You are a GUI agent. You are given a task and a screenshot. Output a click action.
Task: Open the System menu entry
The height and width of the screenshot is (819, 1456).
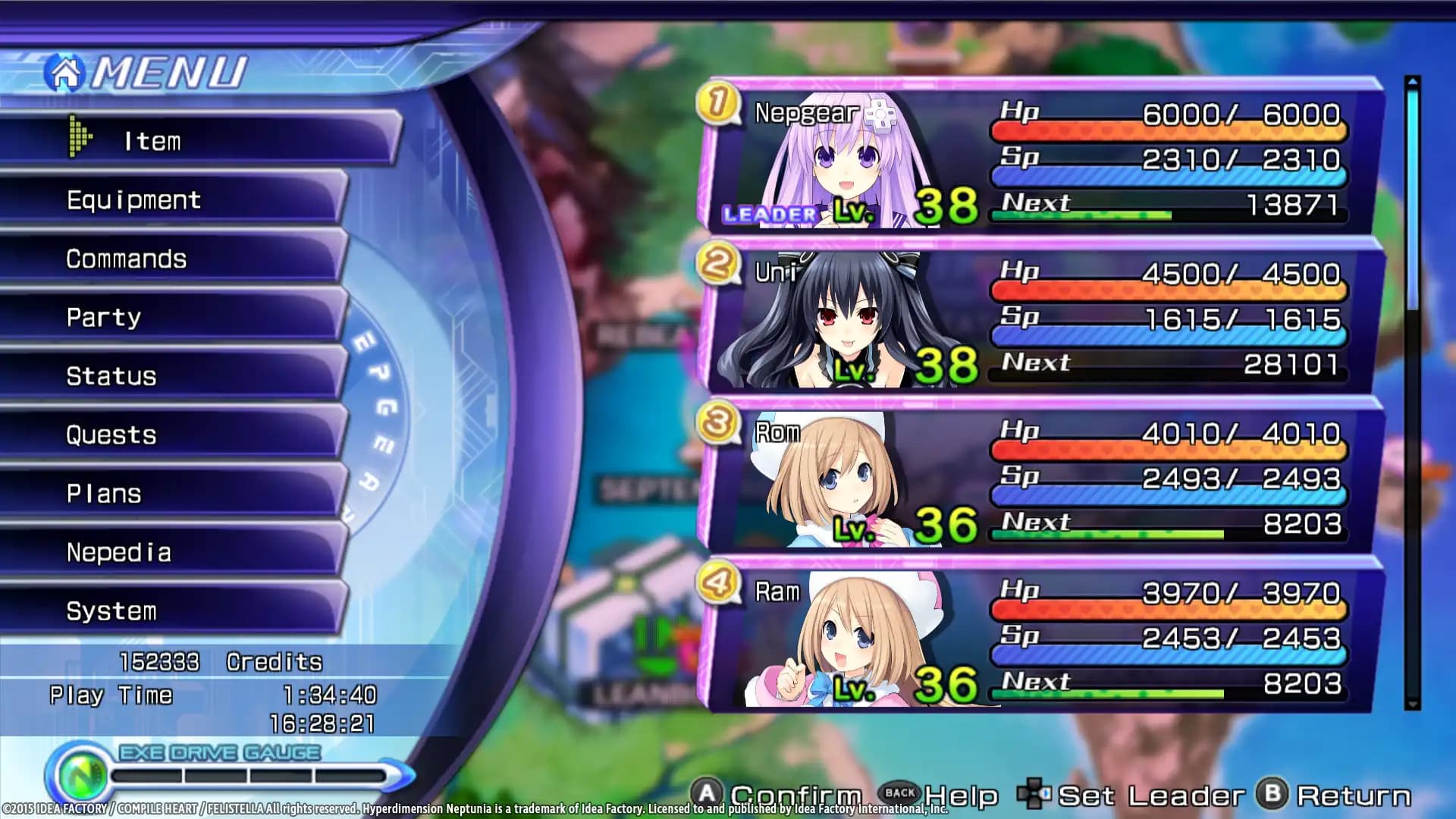click(112, 611)
